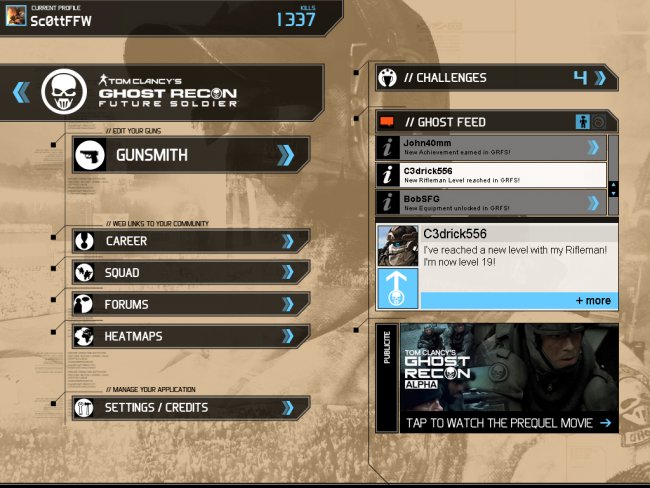Select C3drick556's feed entry
650x488 pixels.
click(492, 175)
